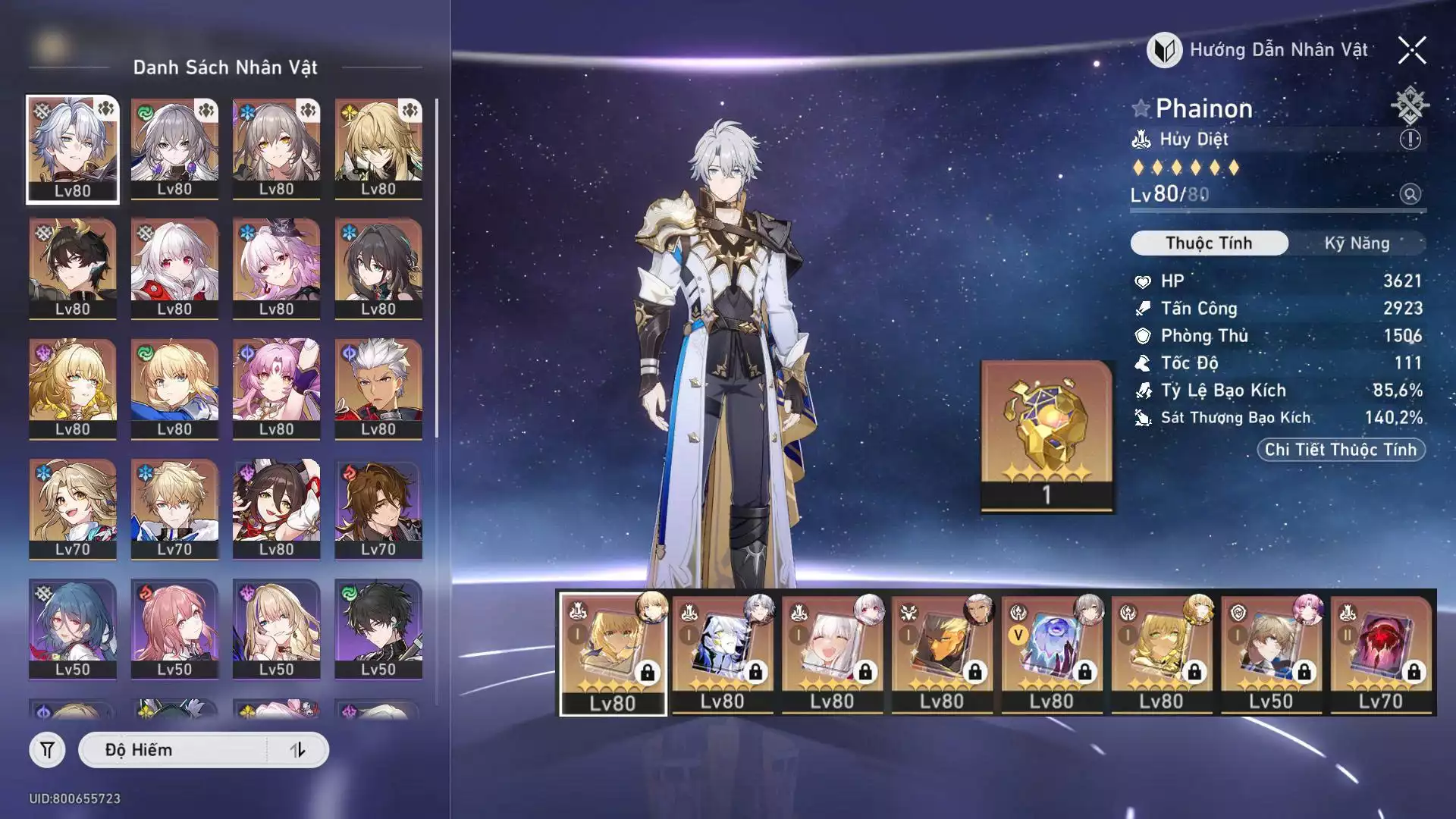Open the Độ Hiếm sort dropdown
Image resolution: width=1456 pixels, height=819 pixels.
coord(174,750)
